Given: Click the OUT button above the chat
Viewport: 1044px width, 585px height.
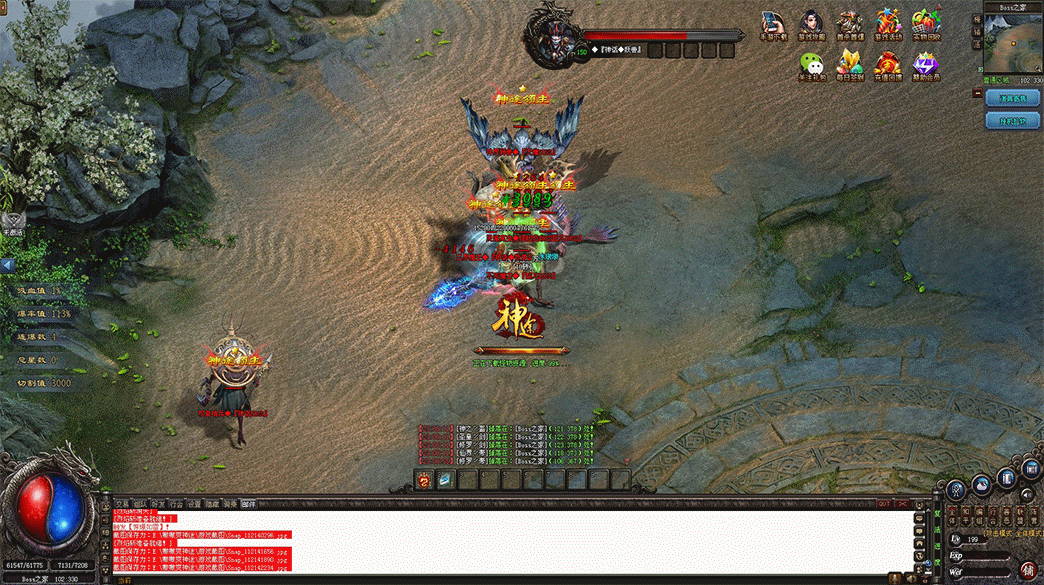Looking at the screenshot, I should pyautogui.click(x=884, y=504).
